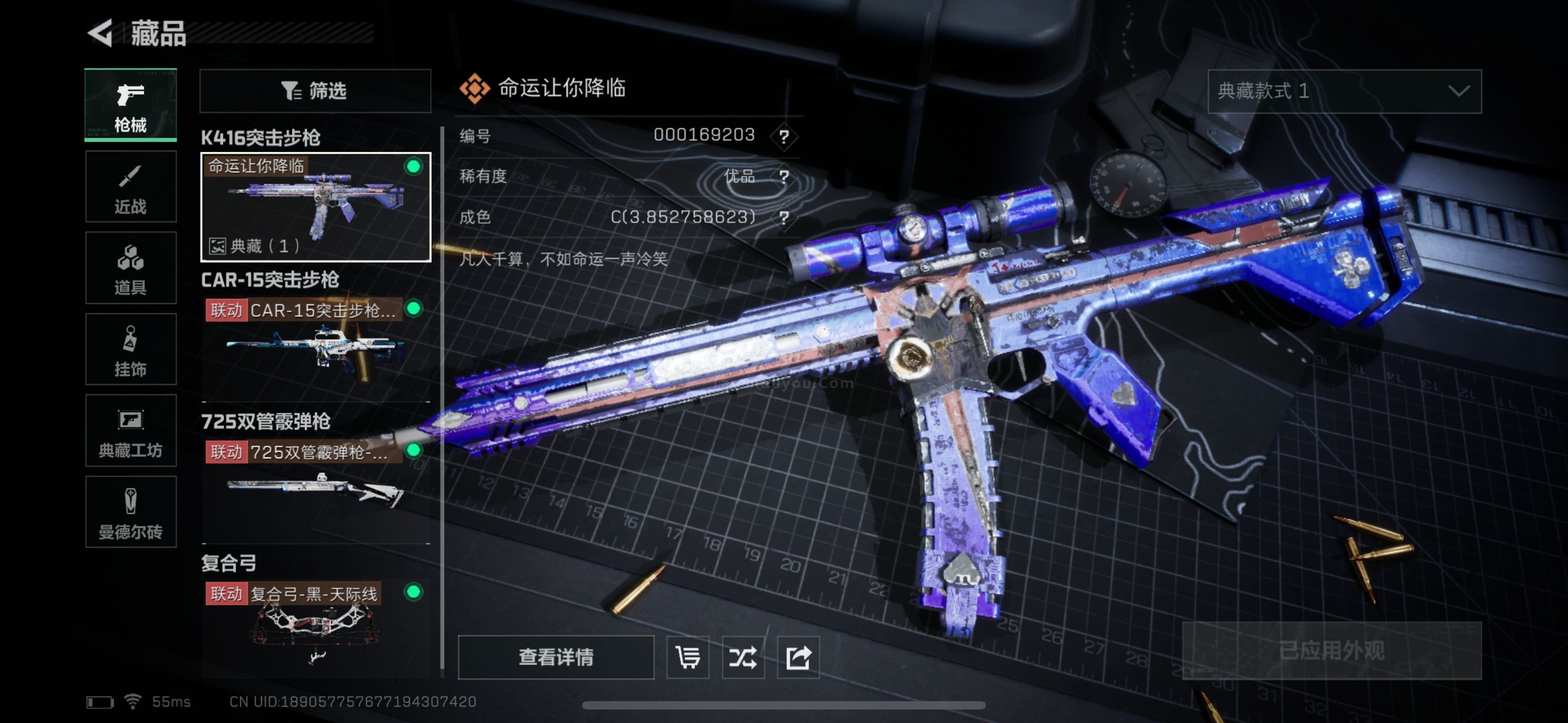Viewport: 1568px width, 723px height.
Task: Expand the 典藏款式 1 dropdown
Action: tap(1344, 91)
